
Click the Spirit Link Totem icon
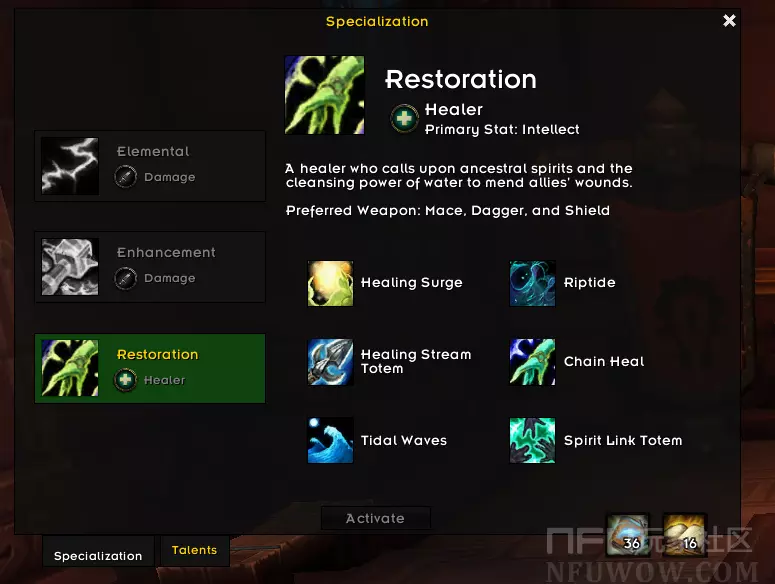[532, 440]
